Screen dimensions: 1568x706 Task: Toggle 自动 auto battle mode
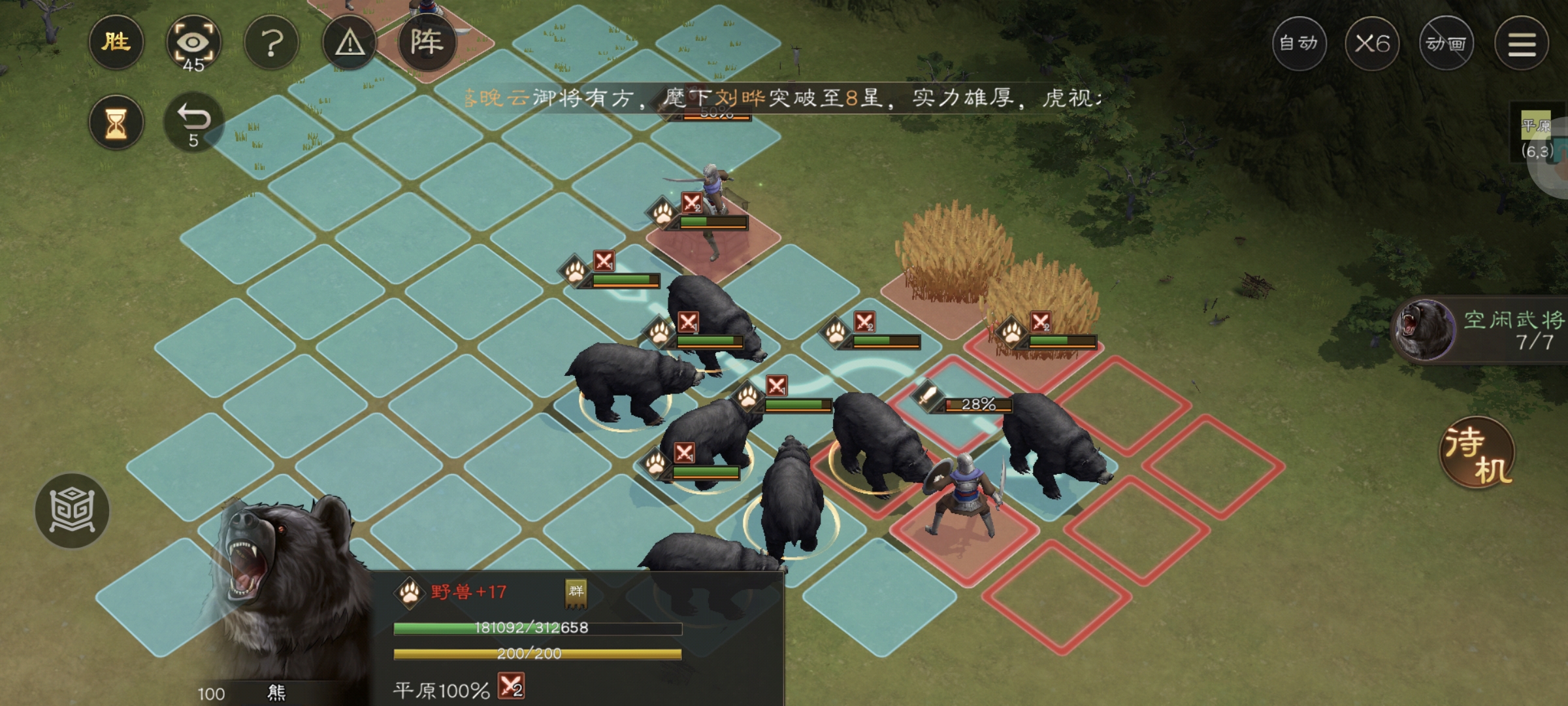click(1299, 44)
